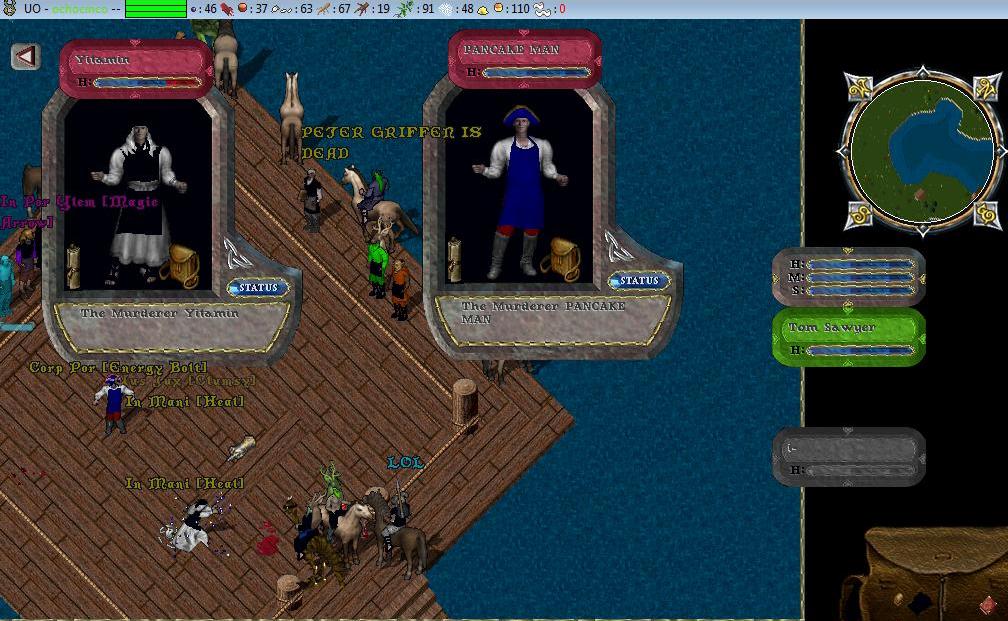This screenshot has width=1008, height=621.
Task: Click the silver knot emblem on PANCAKE MAN's paperdoll
Action: click(x=617, y=245)
